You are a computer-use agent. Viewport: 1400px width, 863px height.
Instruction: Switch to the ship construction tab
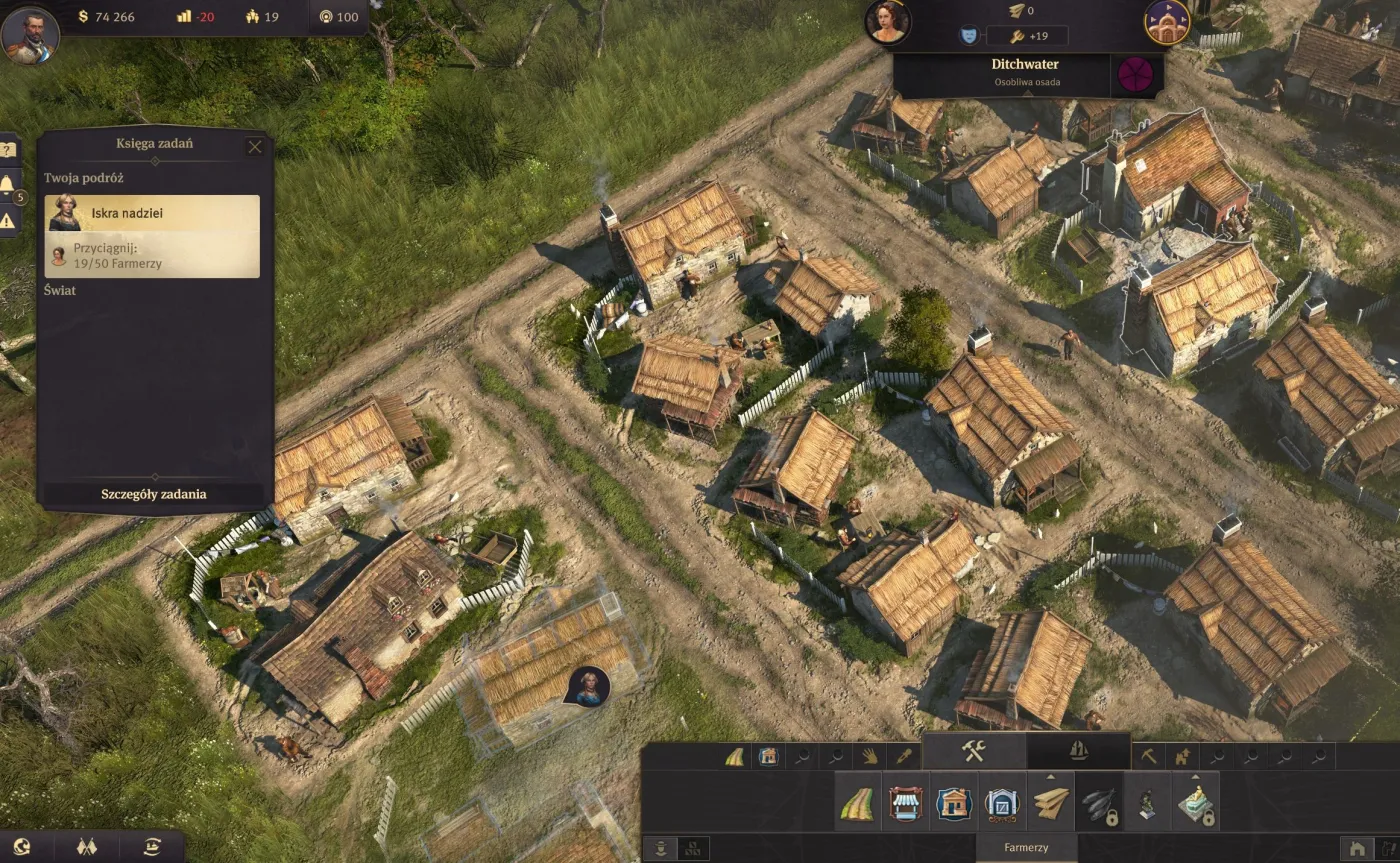[x=1078, y=752]
